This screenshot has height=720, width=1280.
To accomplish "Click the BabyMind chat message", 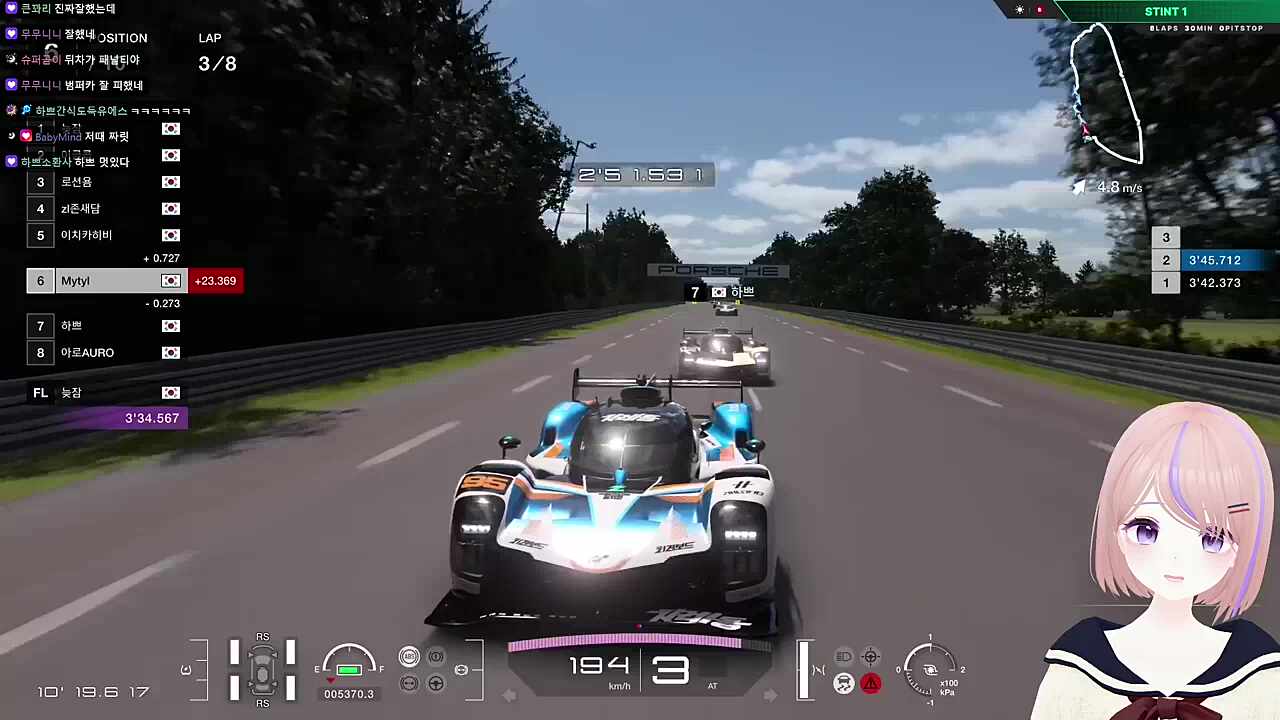I will coord(80,136).
